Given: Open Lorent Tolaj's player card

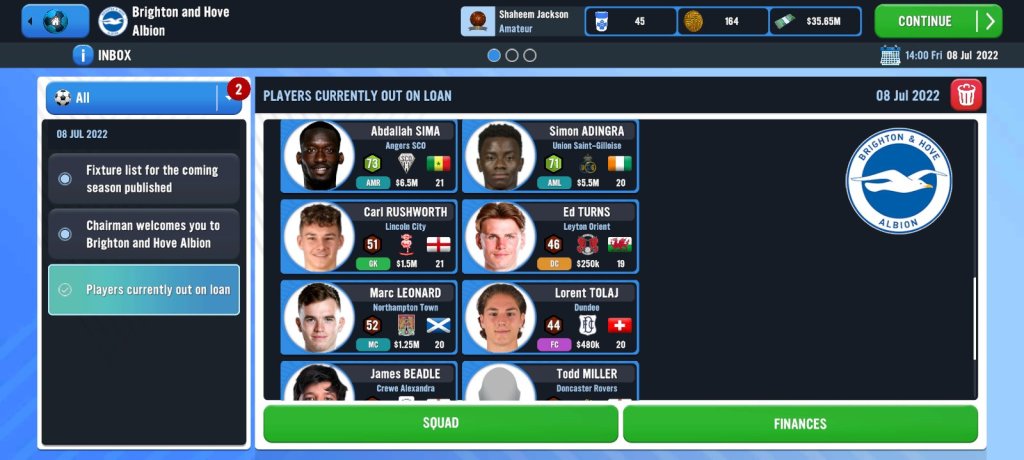Looking at the screenshot, I should tap(550, 318).
